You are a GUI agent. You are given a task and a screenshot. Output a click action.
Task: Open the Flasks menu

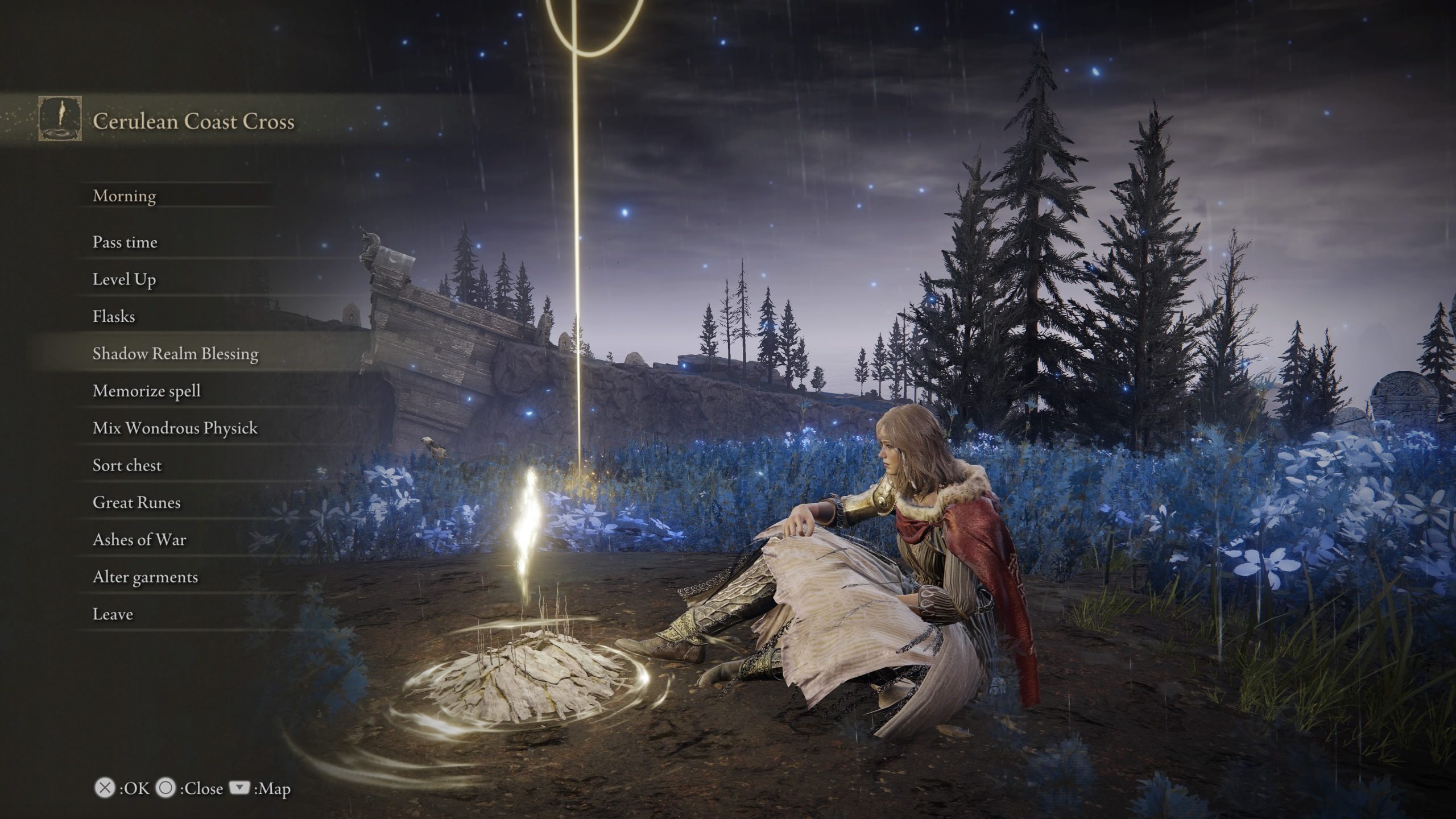click(x=113, y=316)
